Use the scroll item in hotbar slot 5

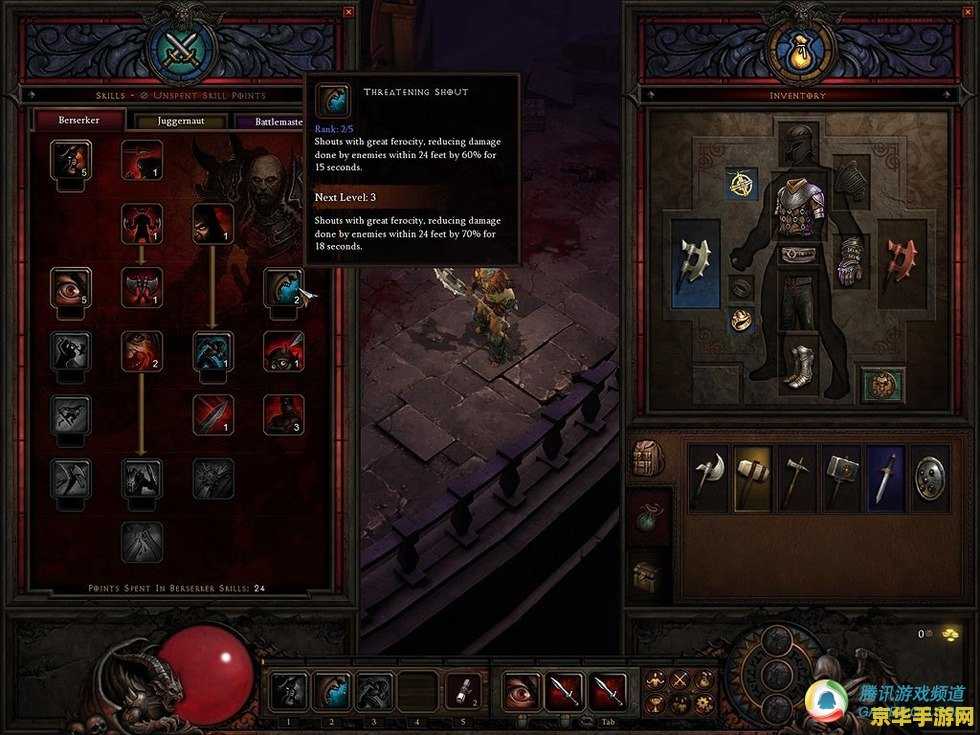461,691
